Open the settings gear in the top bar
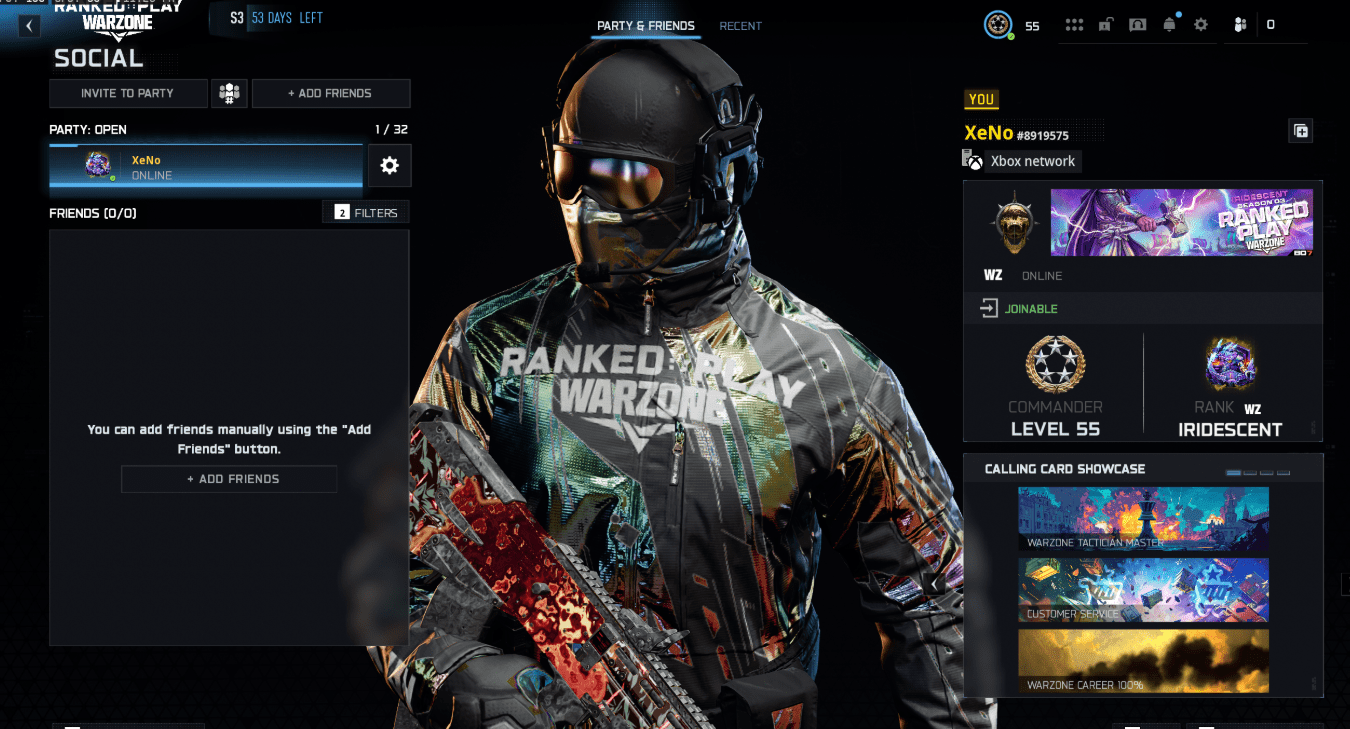The width and height of the screenshot is (1350, 729). click(x=1200, y=24)
